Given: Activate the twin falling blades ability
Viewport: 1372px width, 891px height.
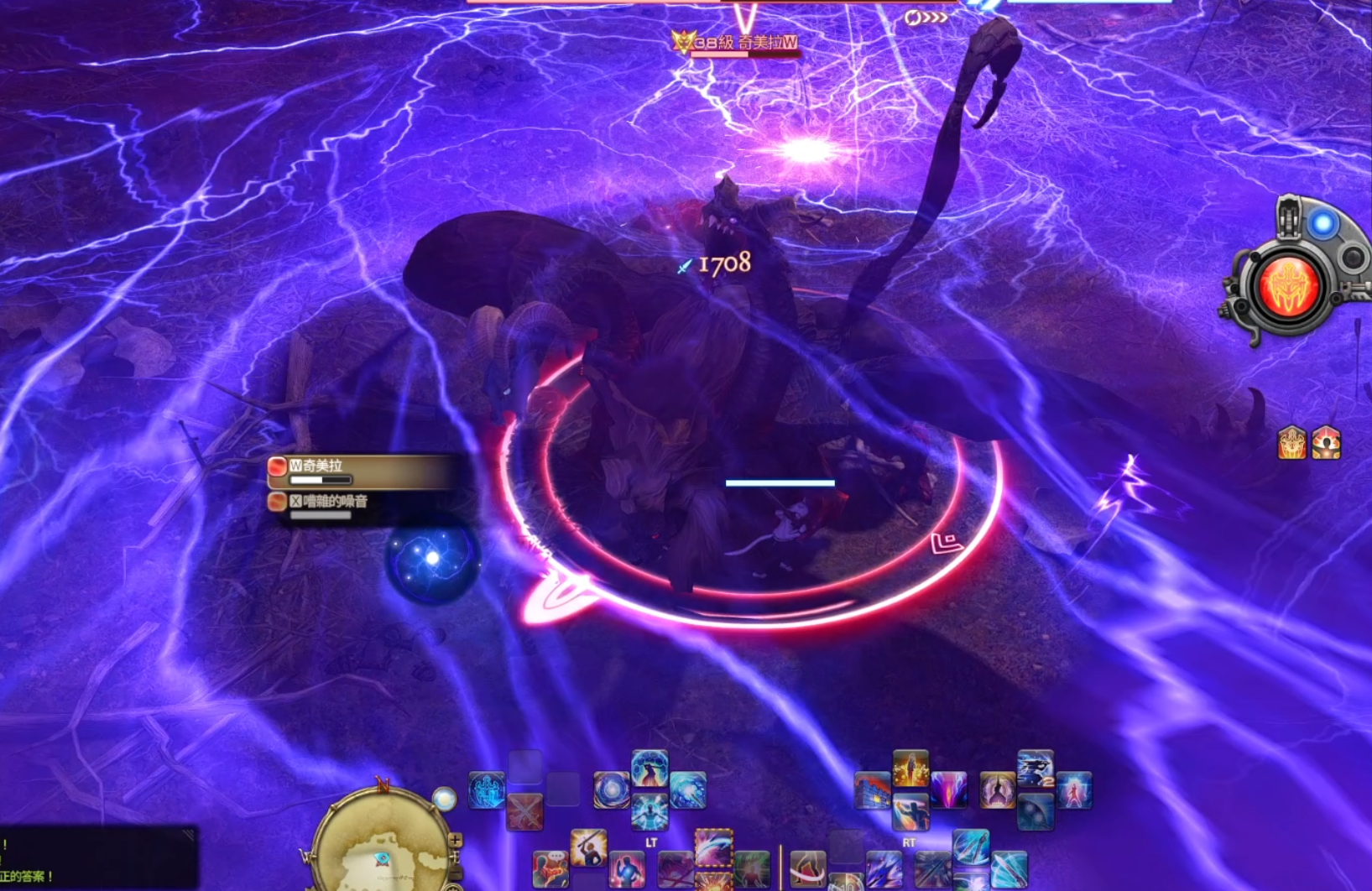Looking at the screenshot, I should click(971, 847).
